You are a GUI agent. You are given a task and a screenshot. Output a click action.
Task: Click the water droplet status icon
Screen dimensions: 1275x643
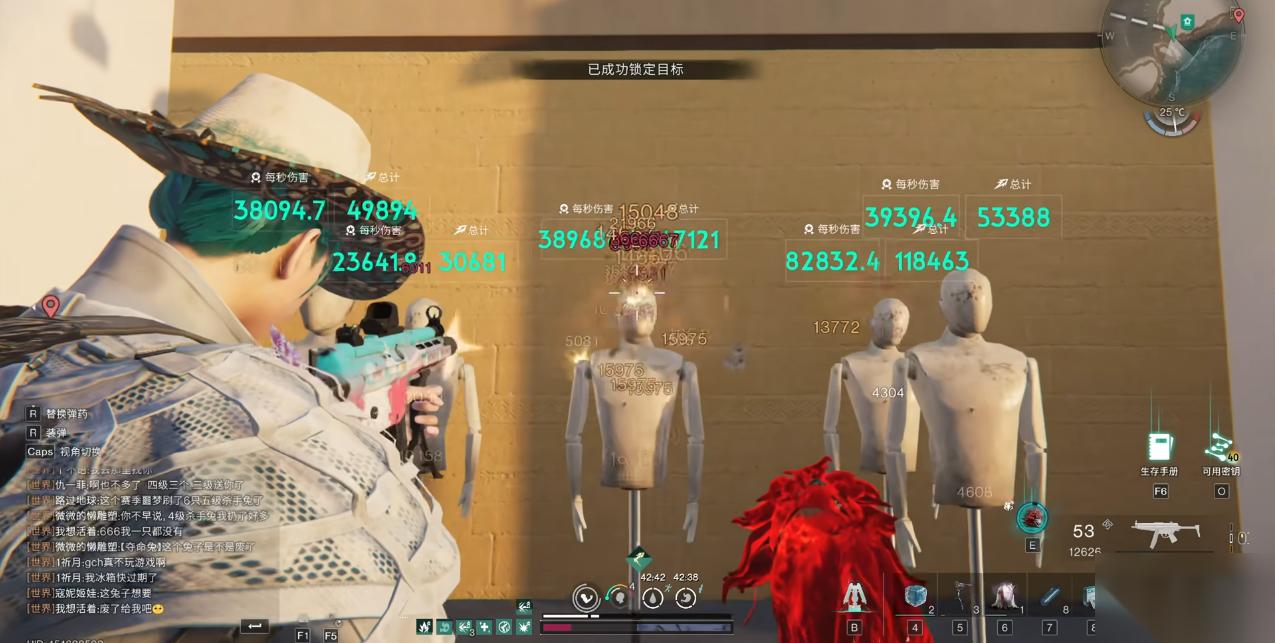click(x=653, y=598)
